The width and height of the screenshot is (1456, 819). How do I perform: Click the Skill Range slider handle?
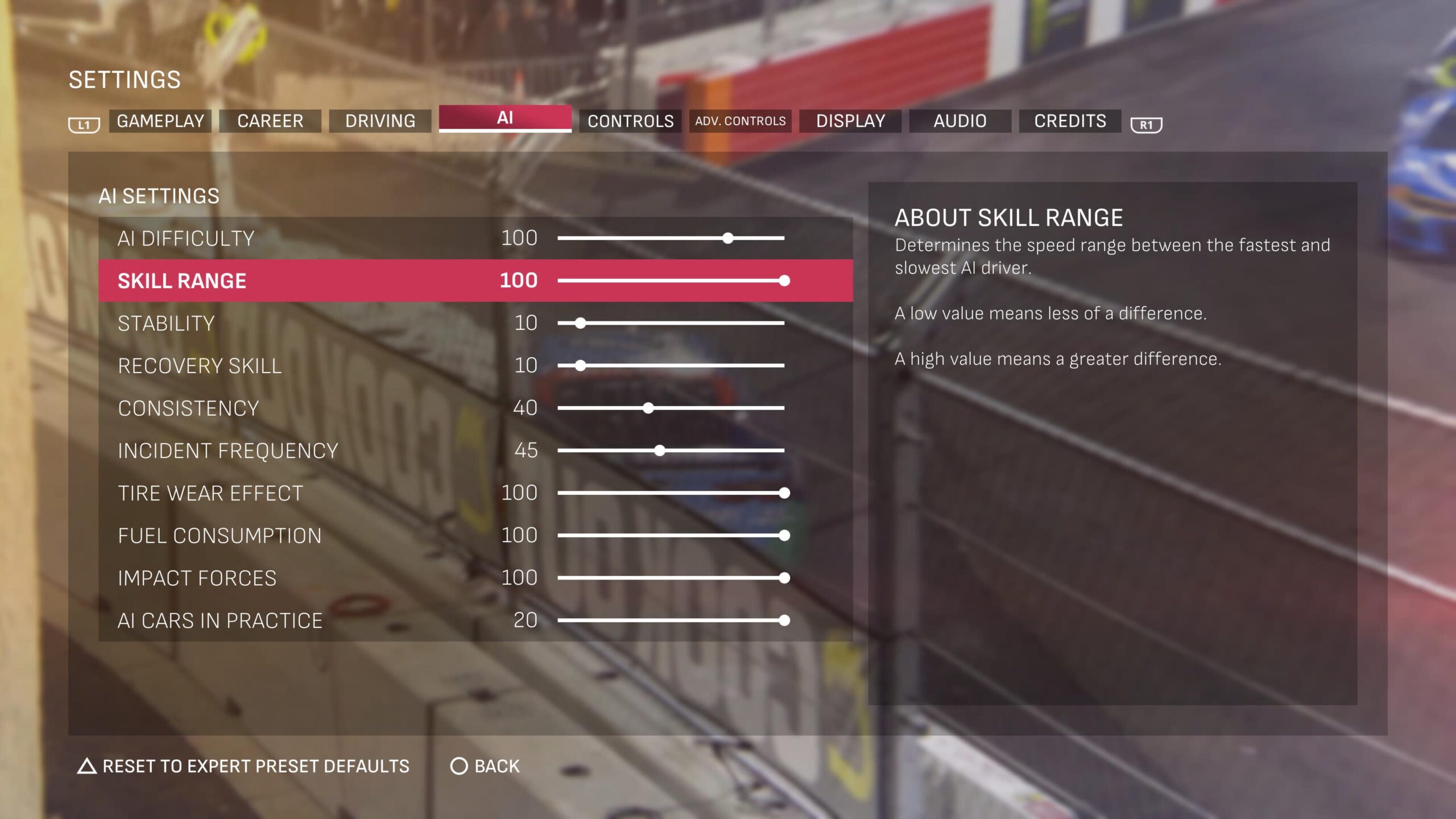point(784,280)
